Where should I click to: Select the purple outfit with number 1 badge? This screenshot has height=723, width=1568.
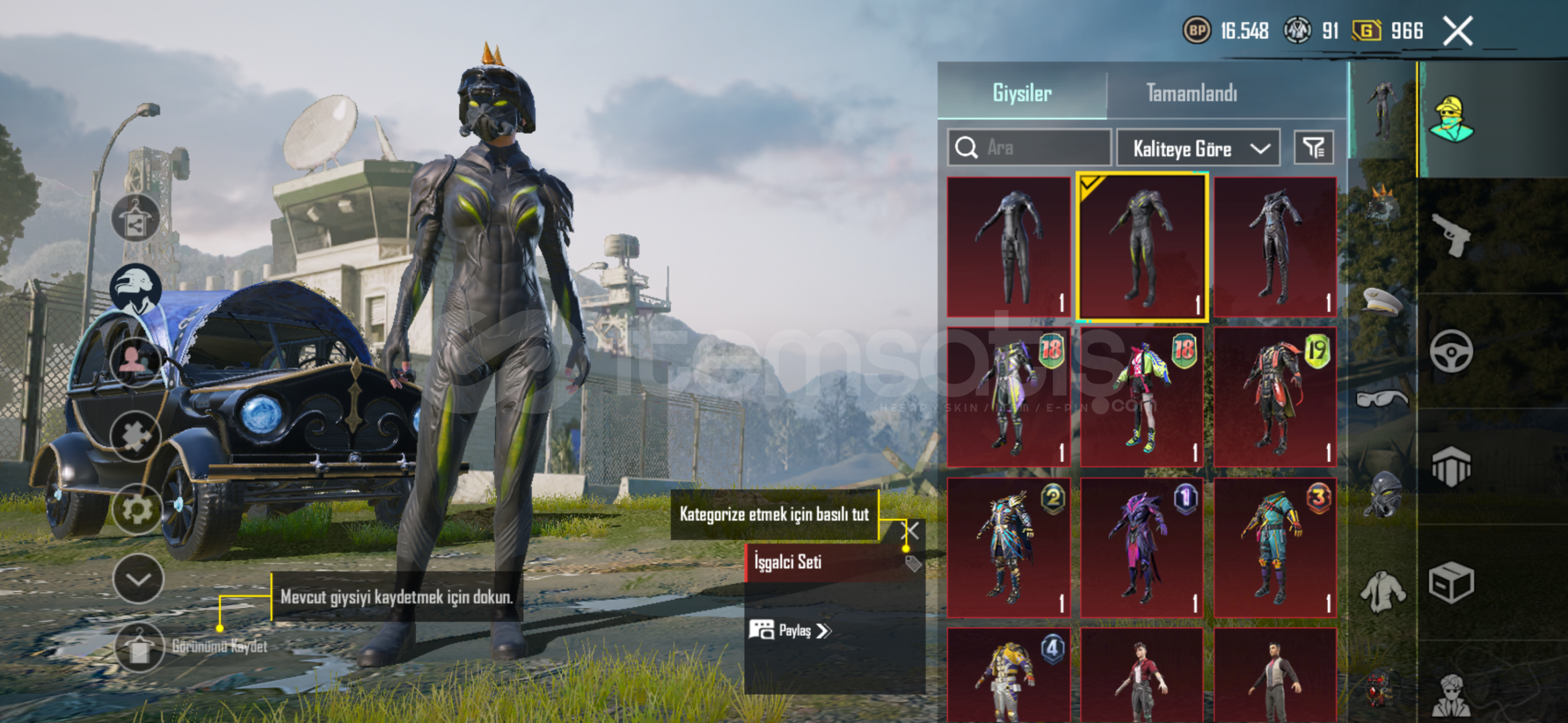pos(1142,548)
